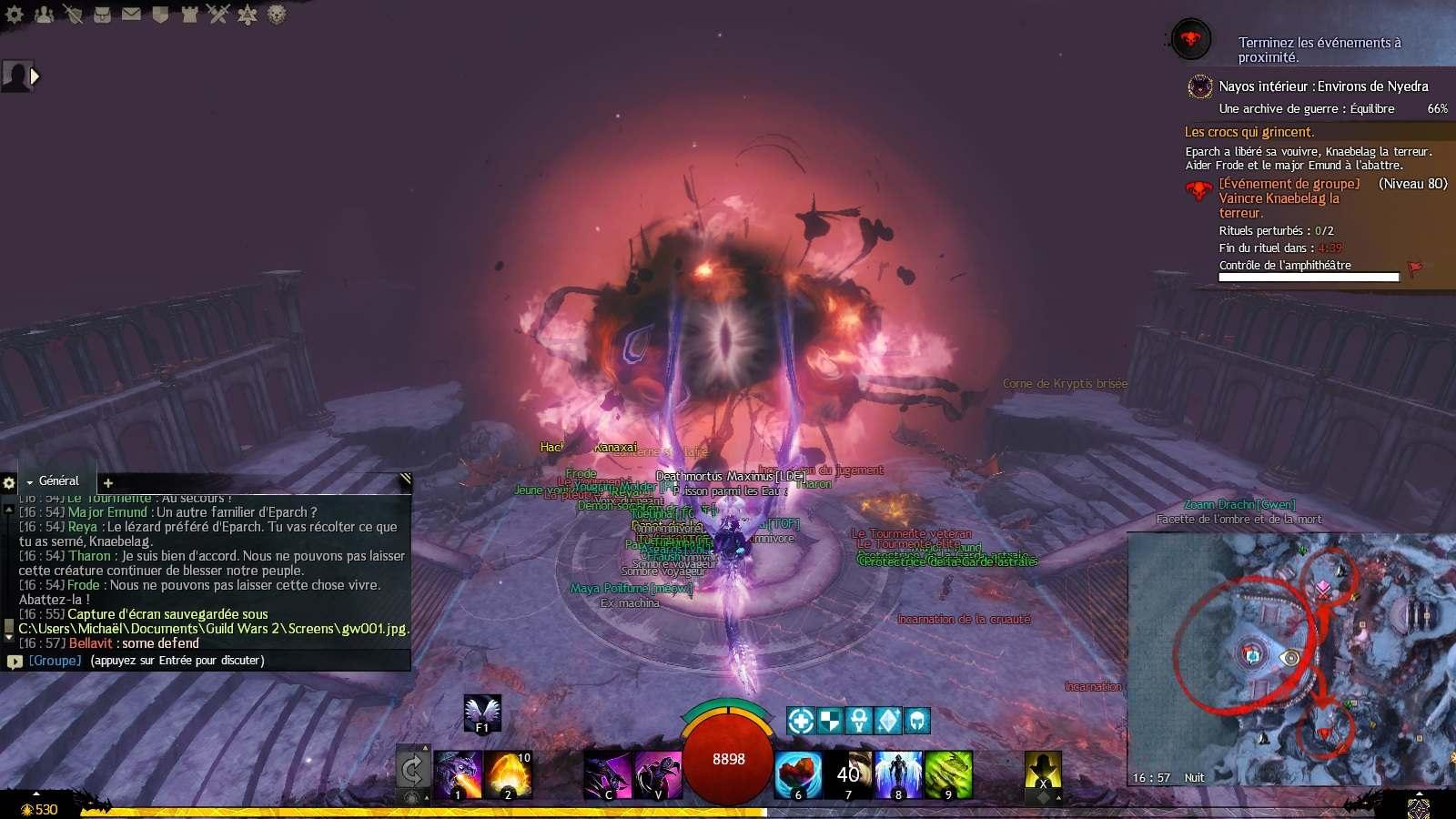Trigger the winged F1 profession skill
1456x819 pixels.
pos(481,713)
